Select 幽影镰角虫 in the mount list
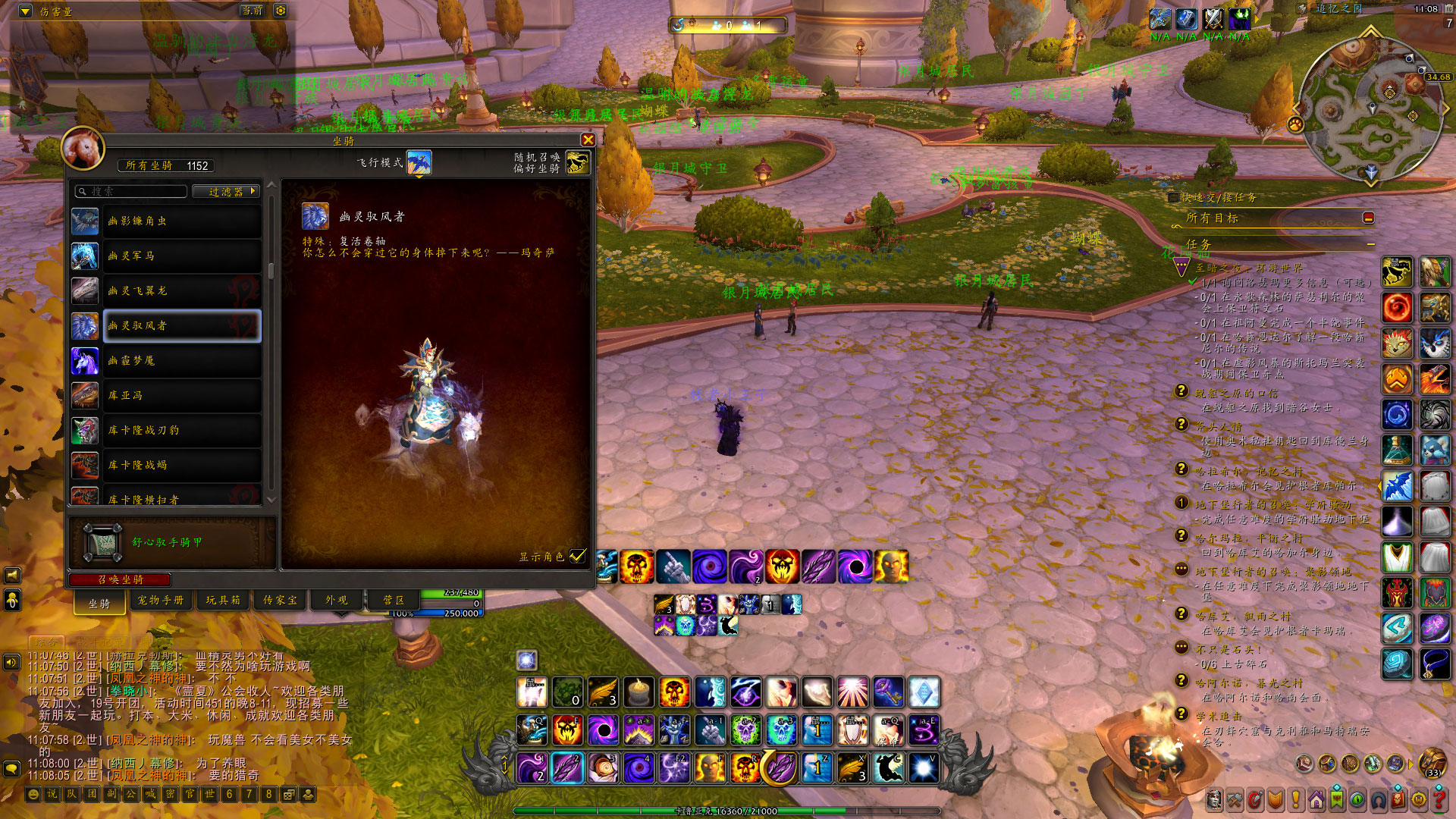This screenshot has height=819, width=1456. (181, 221)
